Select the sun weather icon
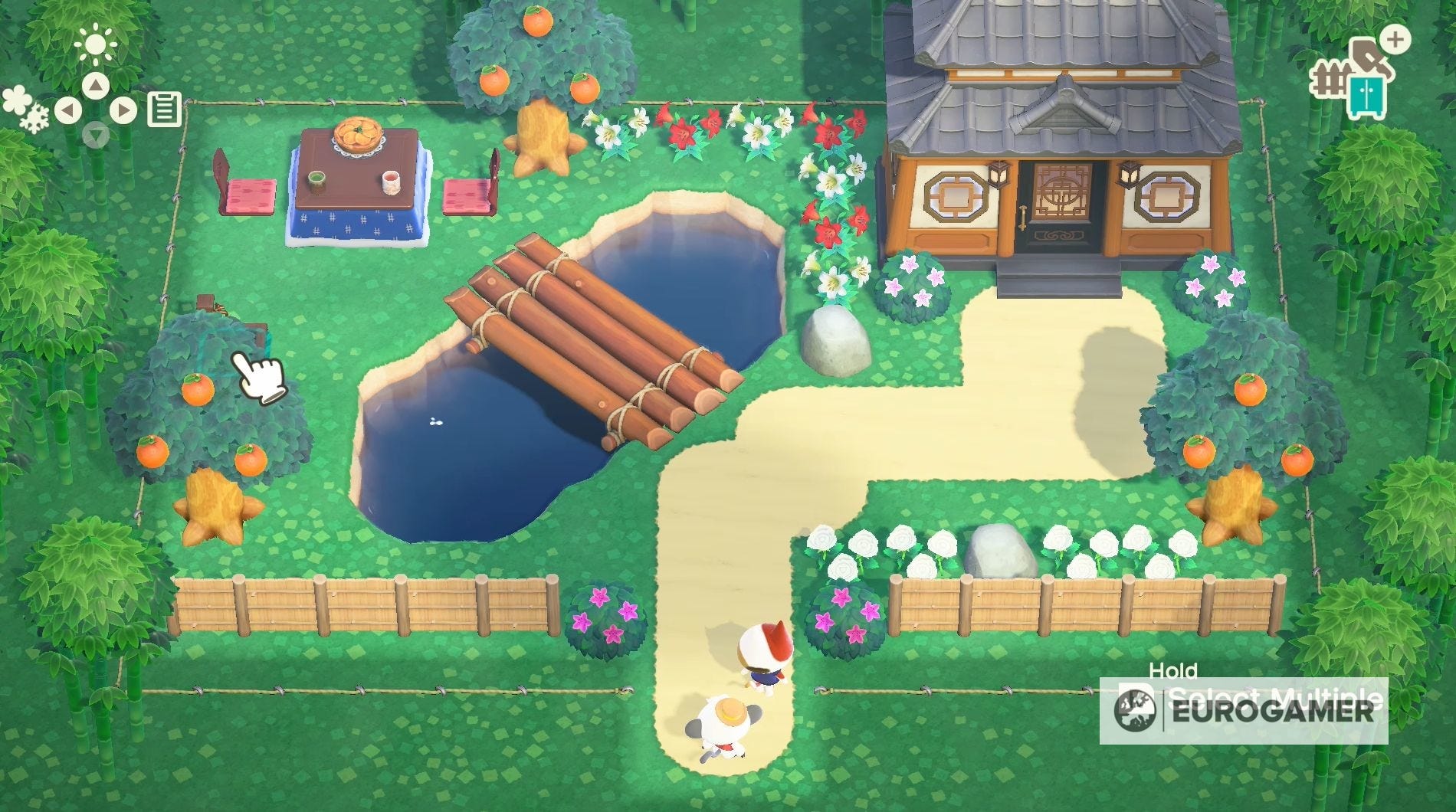Viewport: 1456px width, 812px height. [96, 44]
